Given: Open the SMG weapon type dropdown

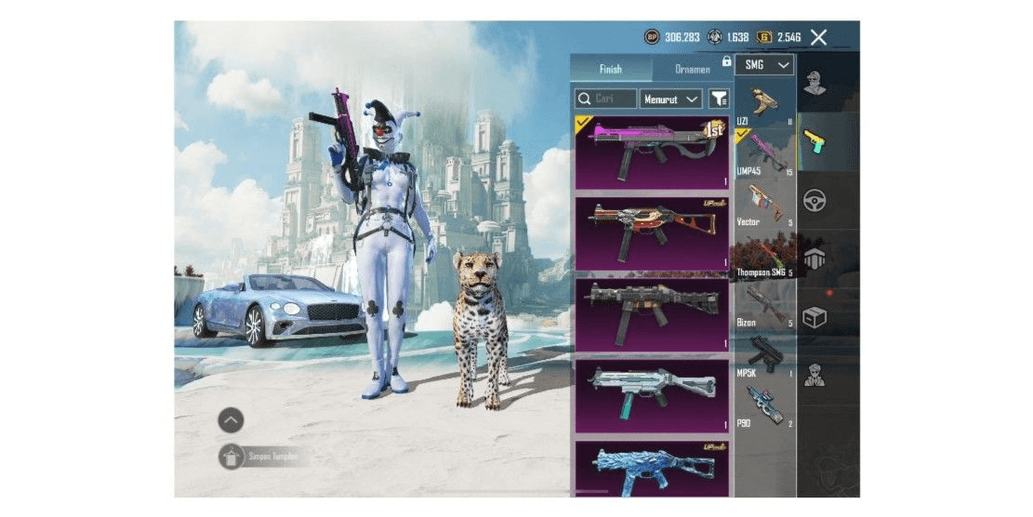Looking at the screenshot, I should click(x=765, y=65).
